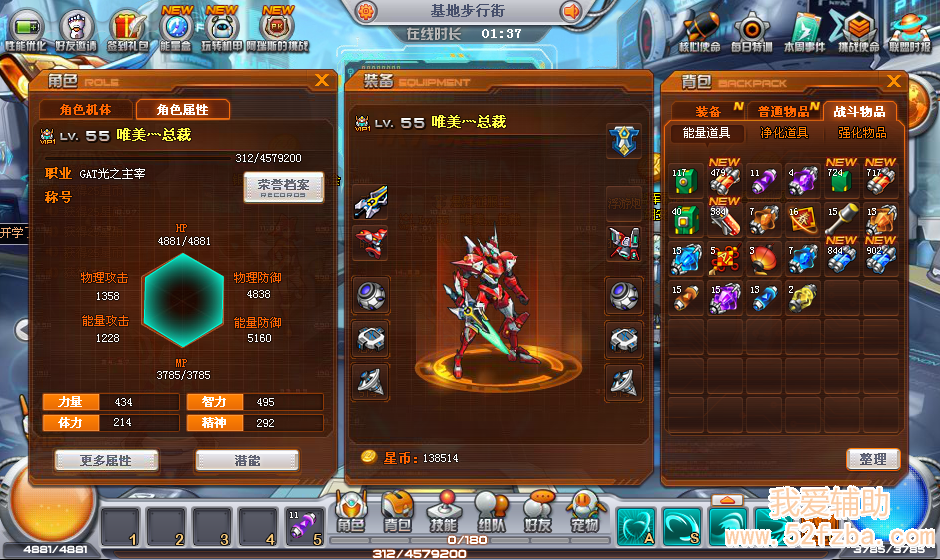
Task: Claim the 签到礼包 sign-in gift icon
Action: point(126,30)
